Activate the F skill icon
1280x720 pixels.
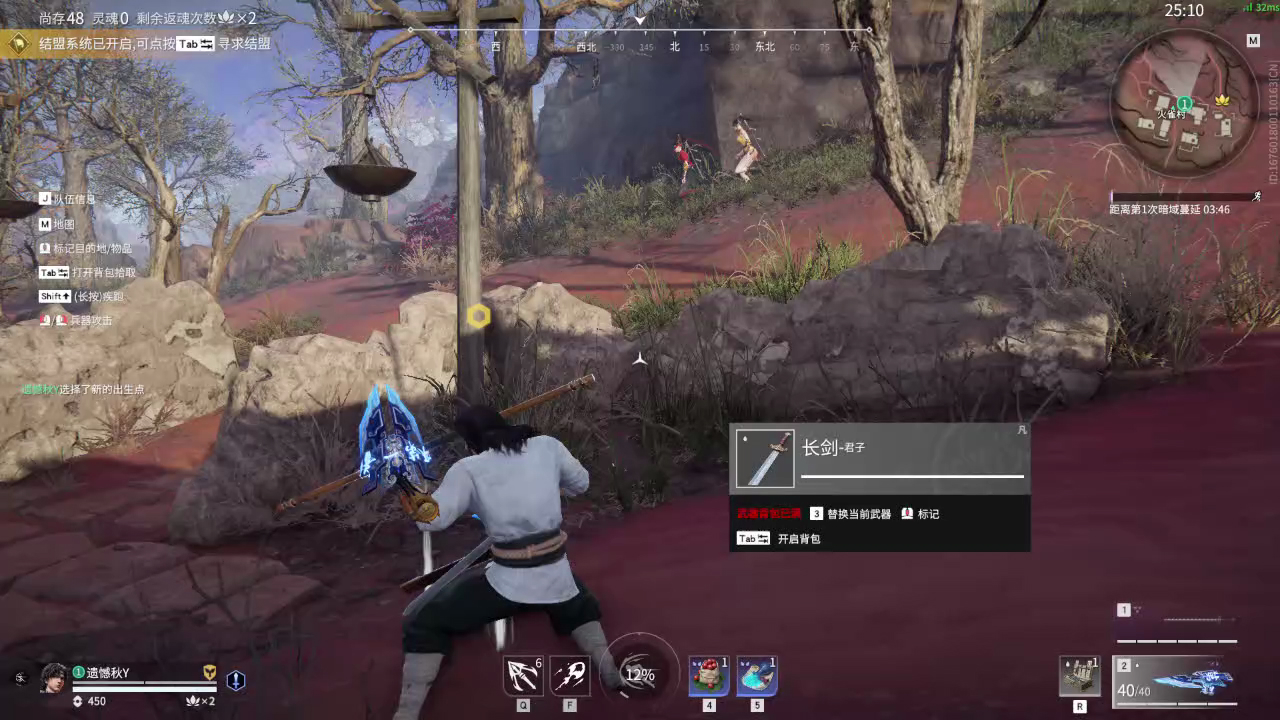(x=570, y=677)
